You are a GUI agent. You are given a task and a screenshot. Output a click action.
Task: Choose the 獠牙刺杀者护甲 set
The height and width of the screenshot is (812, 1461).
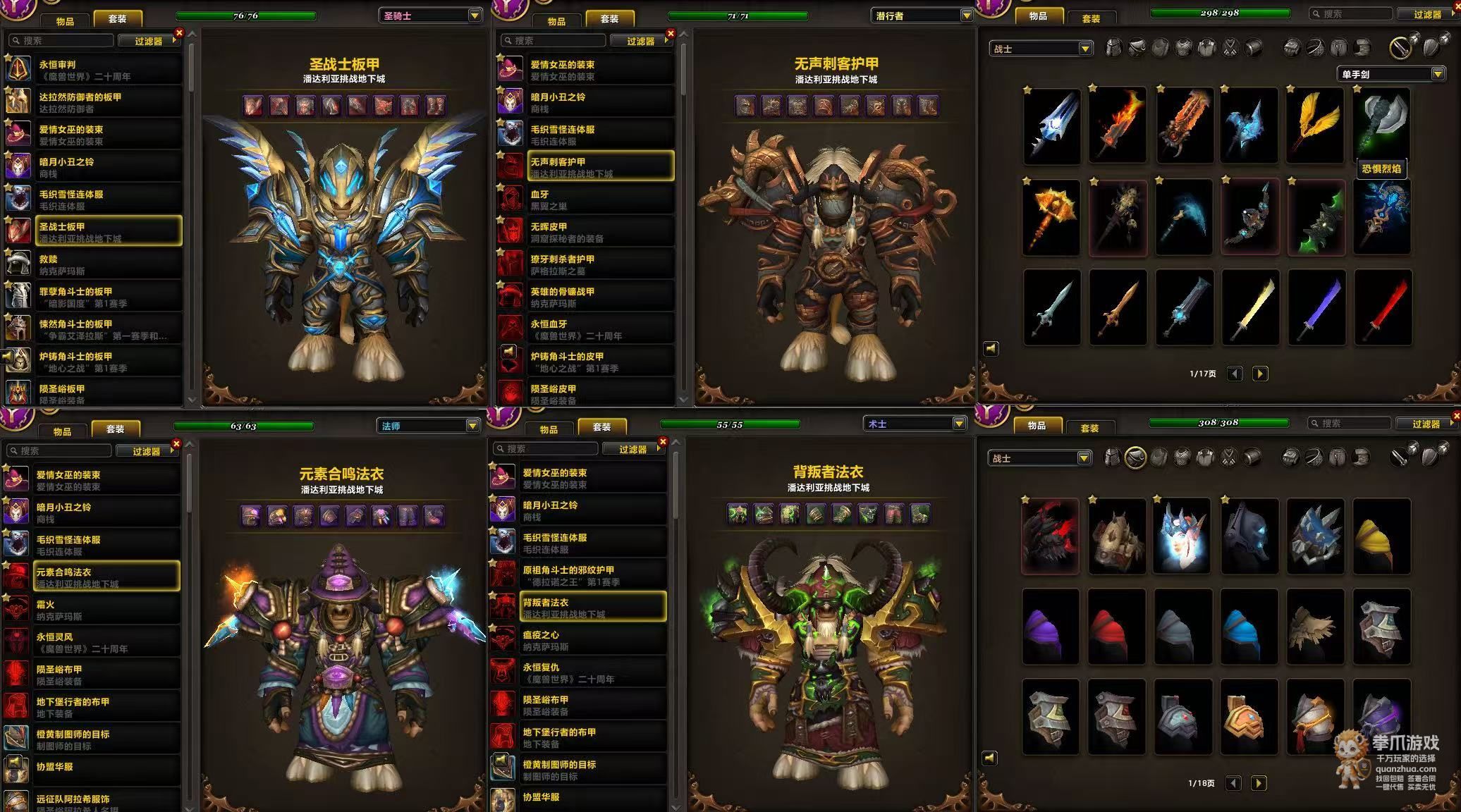pos(601,264)
